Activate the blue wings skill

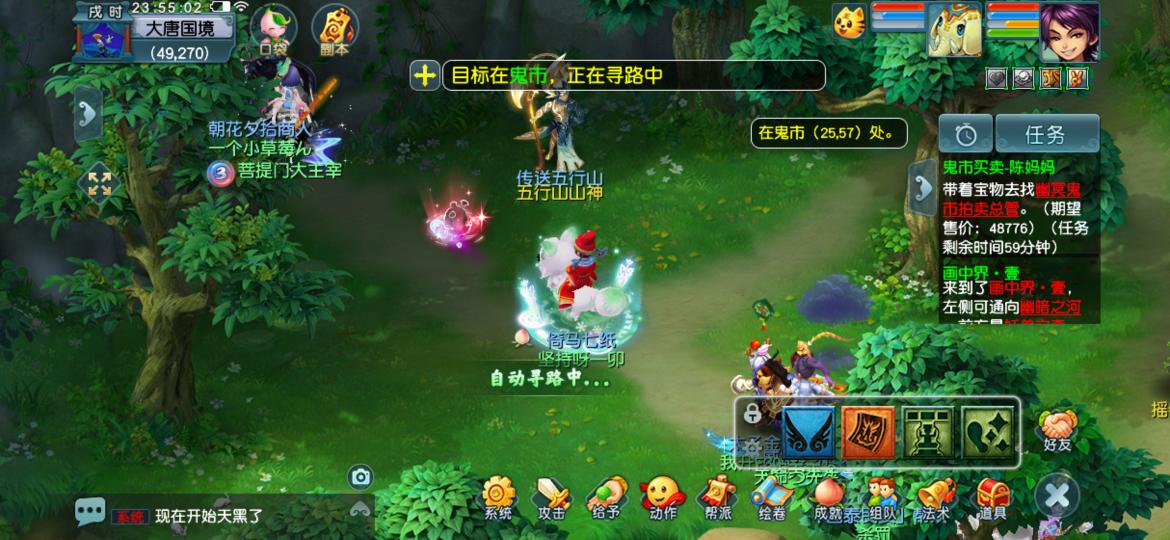pyautogui.click(x=809, y=431)
